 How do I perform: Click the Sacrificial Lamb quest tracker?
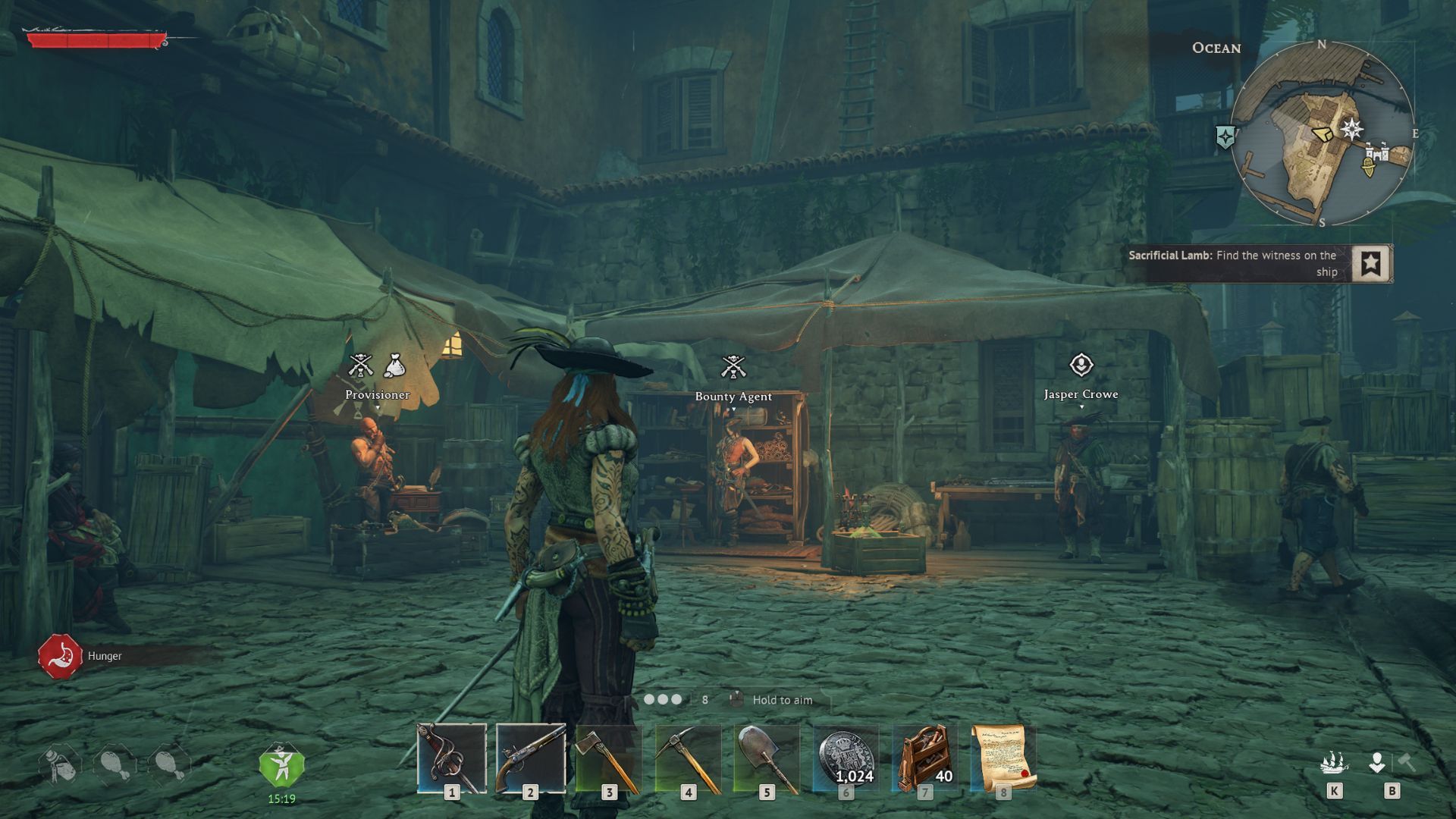[1233, 263]
